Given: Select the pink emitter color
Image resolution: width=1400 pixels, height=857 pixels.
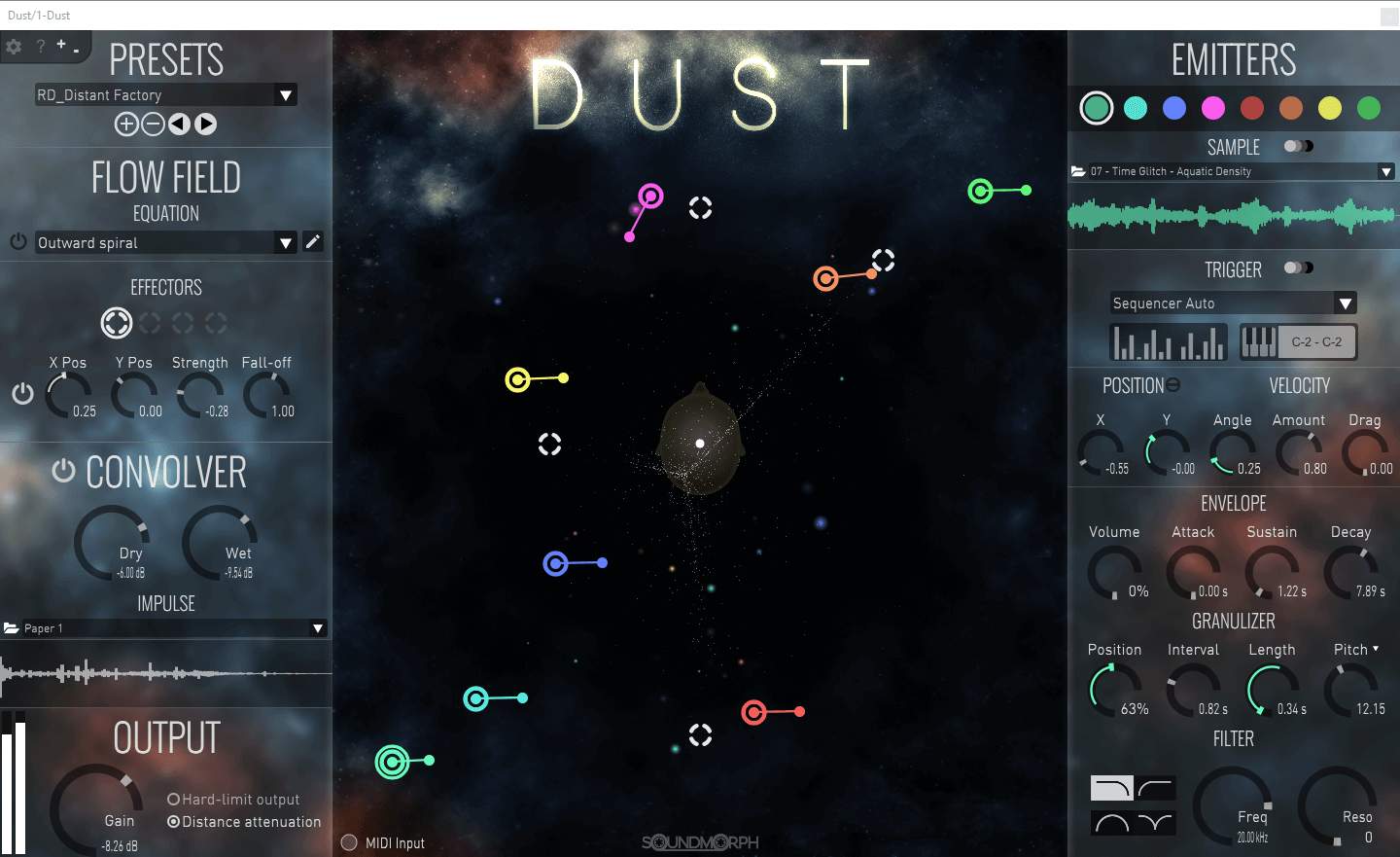Looking at the screenshot, I should (1213, 108).
